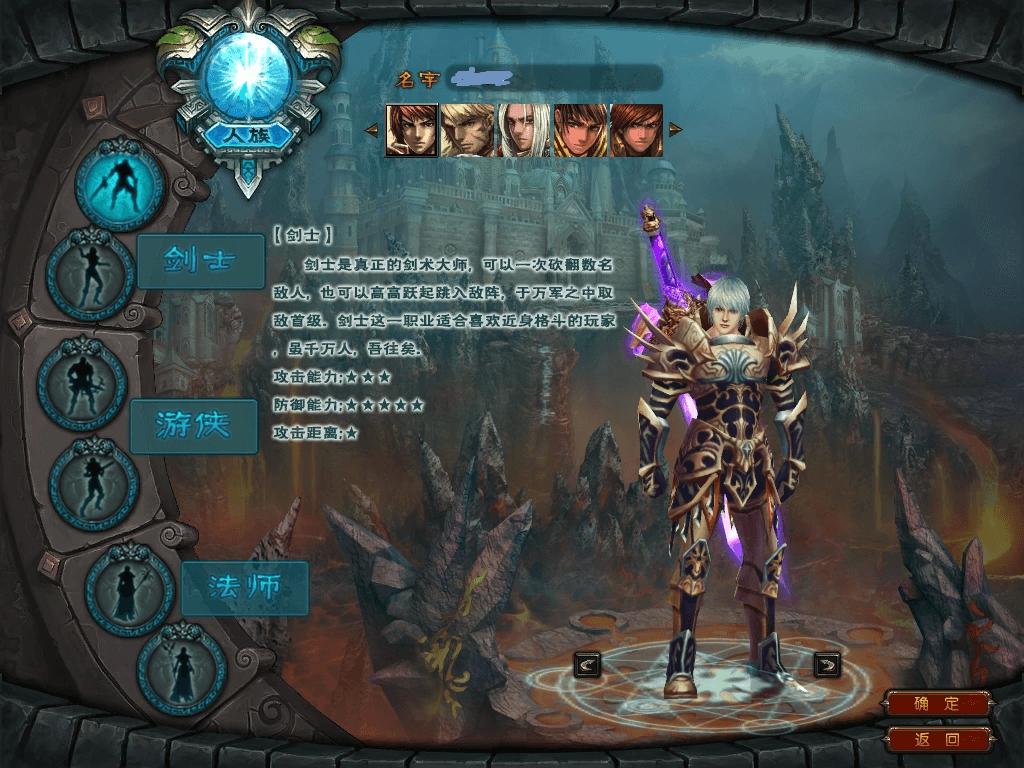This screenshot has height=768, width=1024.
Task: Choose the blond-haired character portrait
Action: pos(467,130)
